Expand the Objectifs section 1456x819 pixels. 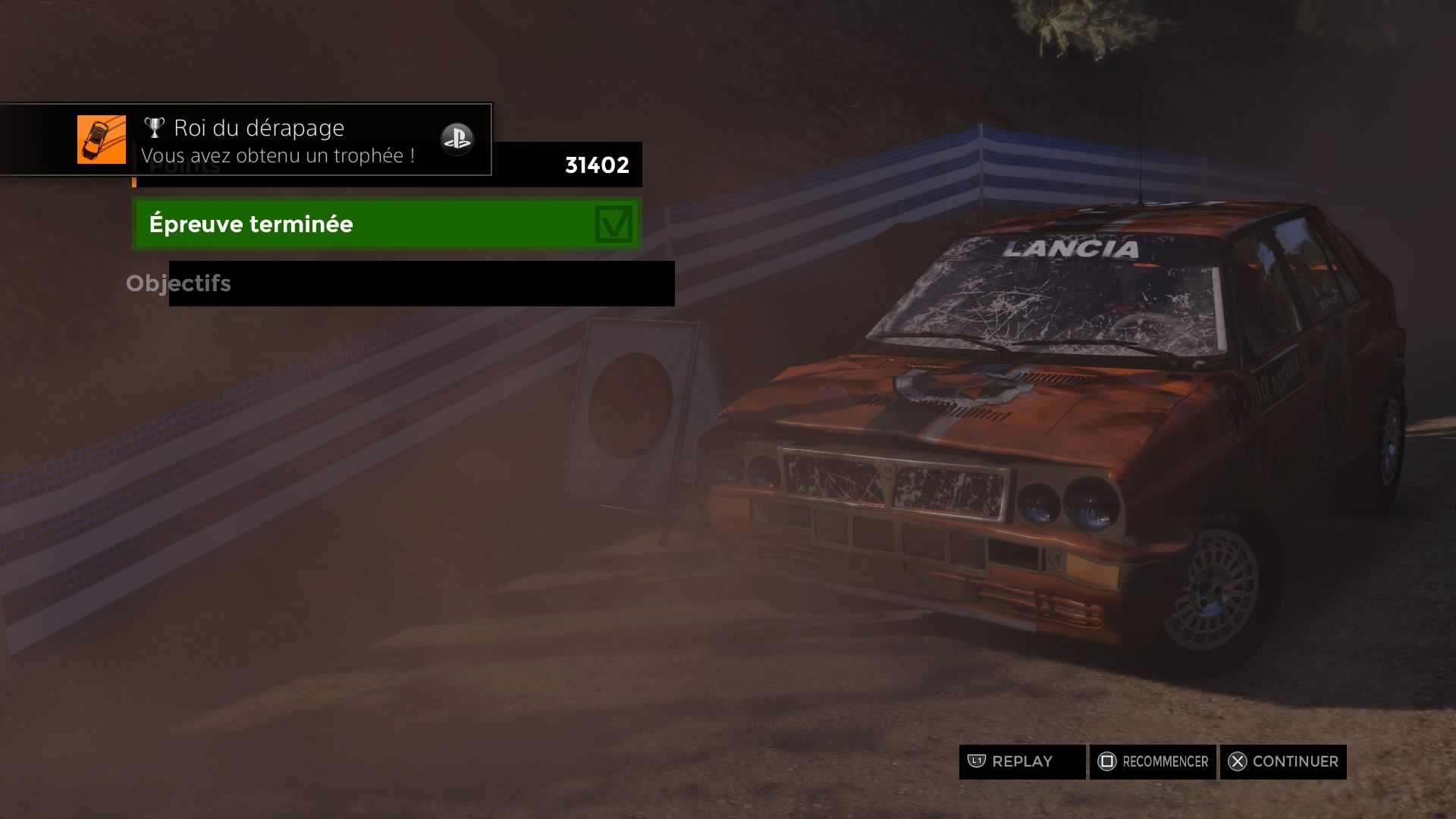point(179,284)
